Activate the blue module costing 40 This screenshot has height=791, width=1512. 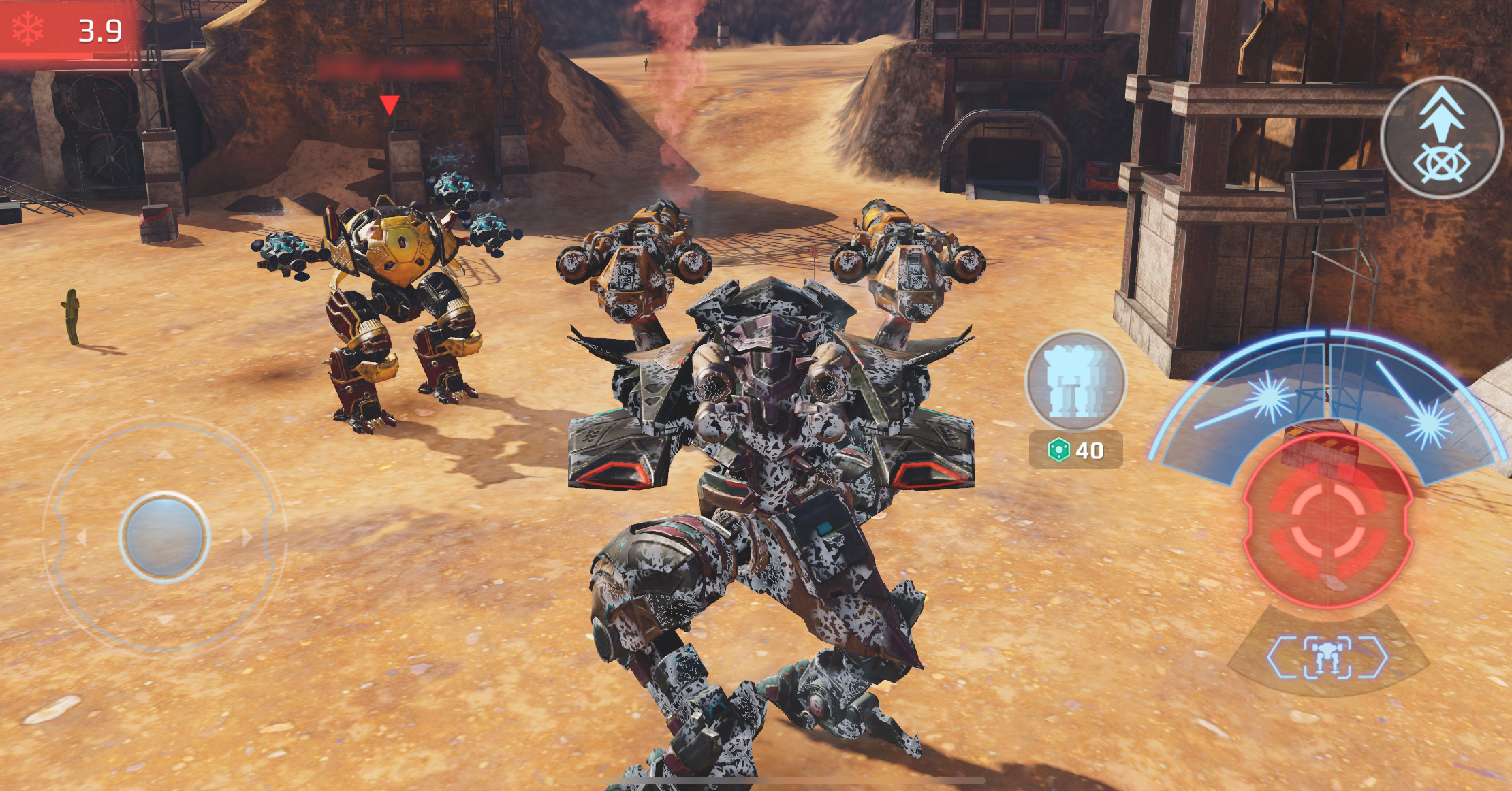coord(1075,383)
